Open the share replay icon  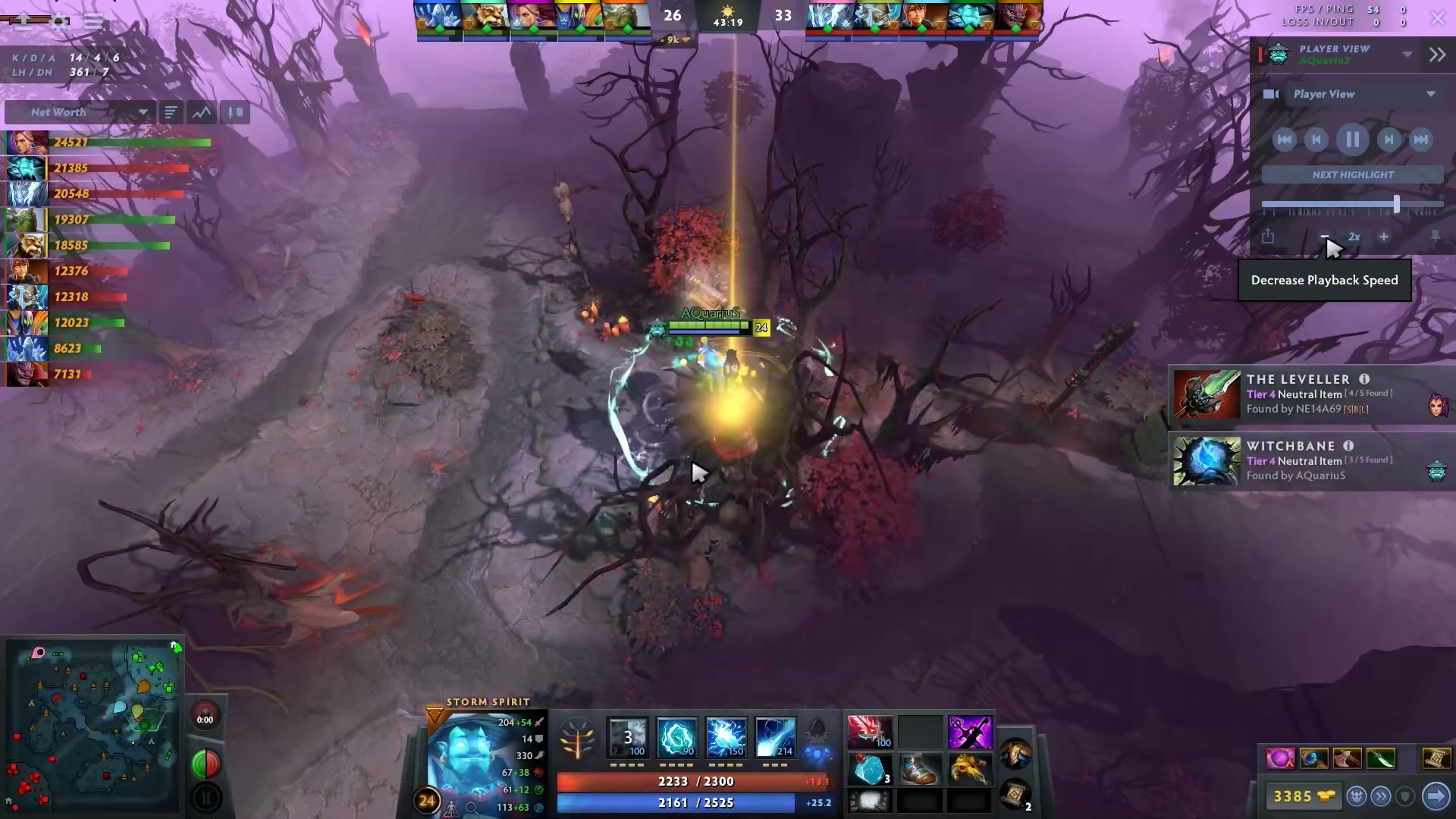[1267, 237]
